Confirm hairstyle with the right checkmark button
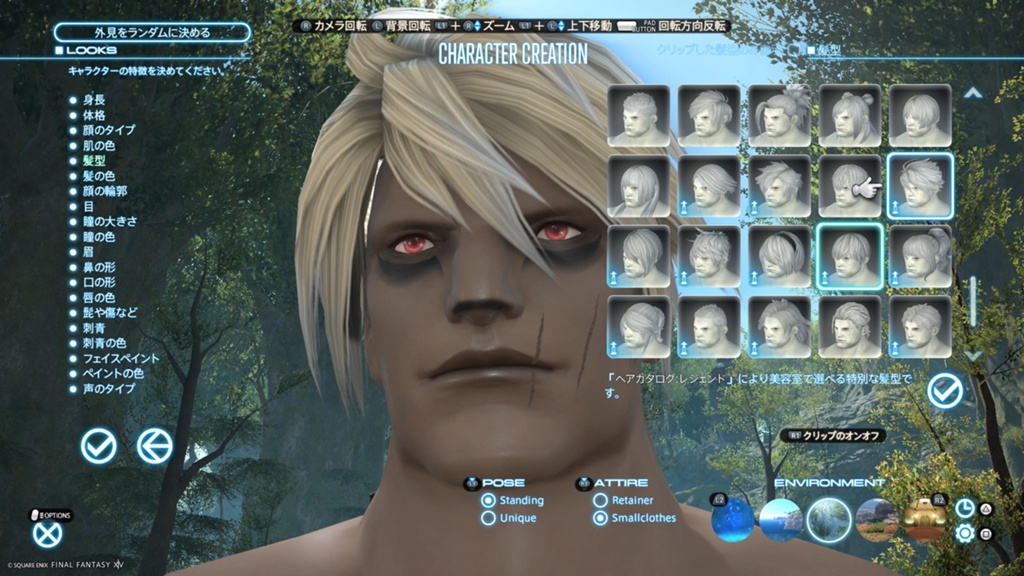The width and height of the screenshot is (1024, 576). (945, 390)
